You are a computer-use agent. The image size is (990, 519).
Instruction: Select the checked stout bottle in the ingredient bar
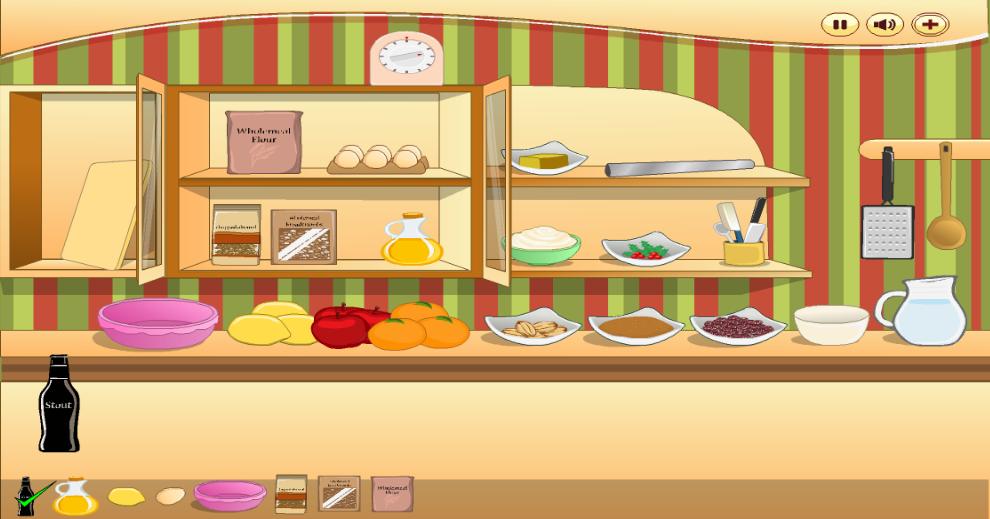tap(27, 496)
